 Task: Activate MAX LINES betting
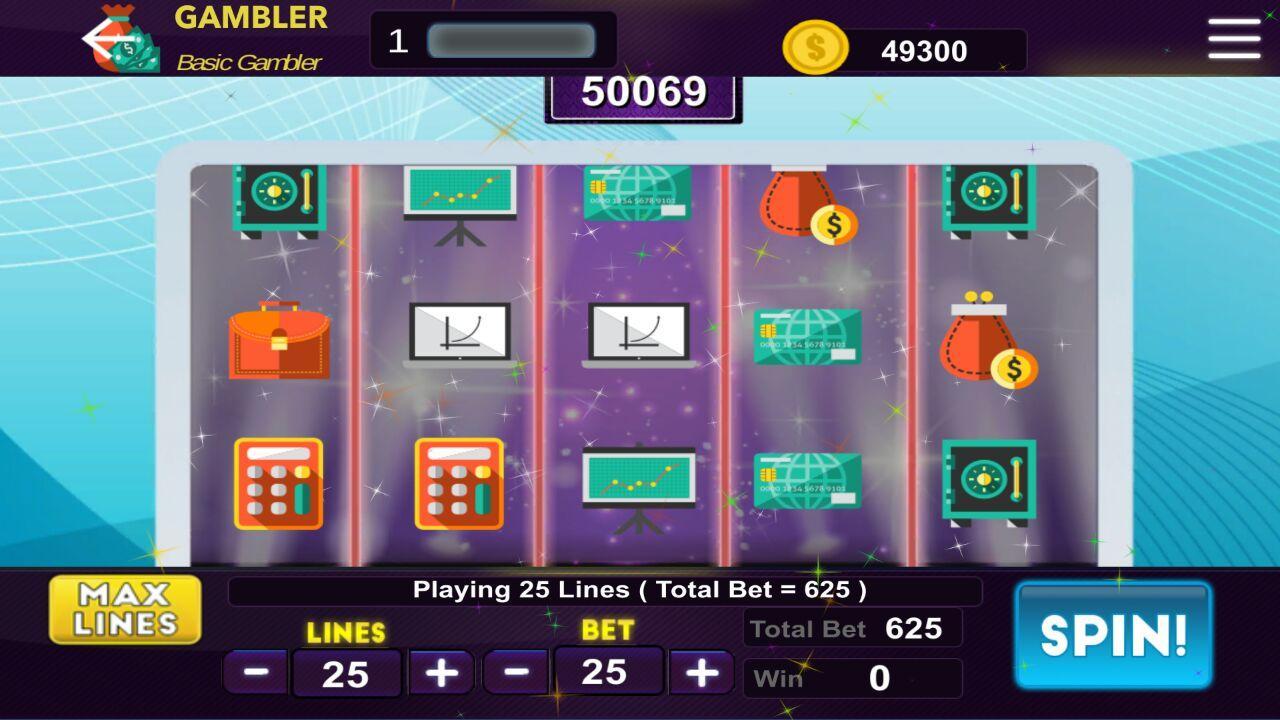point(124,609)
